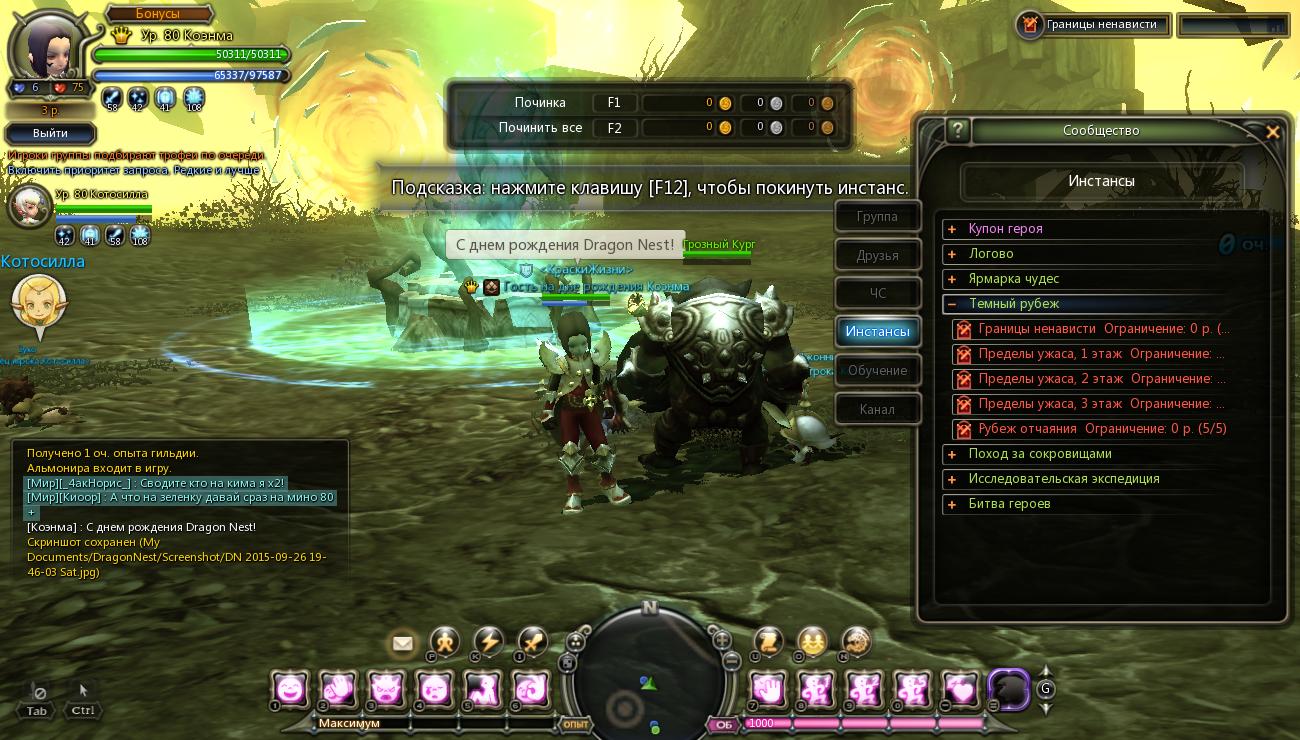Open the ЧС blacklist tab

pos(877,293)
